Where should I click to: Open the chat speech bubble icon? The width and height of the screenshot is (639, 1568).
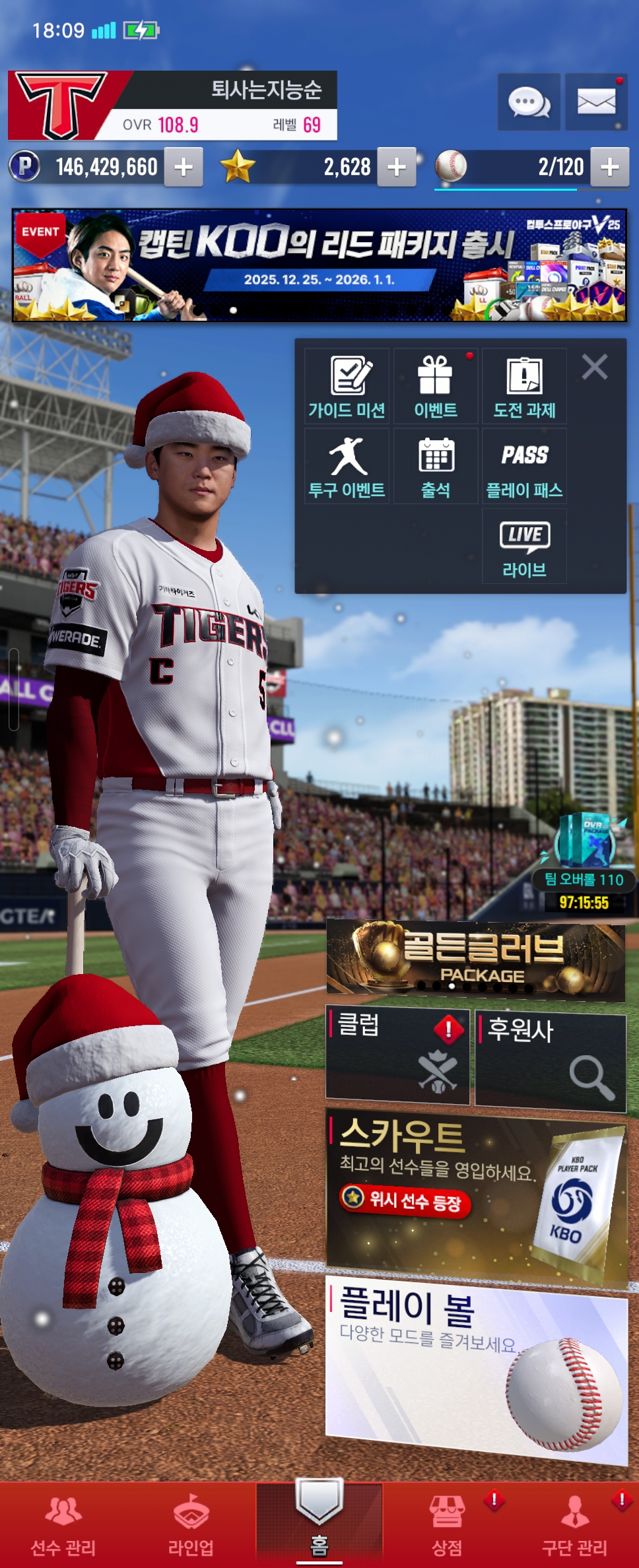click(x=529, y=102)
